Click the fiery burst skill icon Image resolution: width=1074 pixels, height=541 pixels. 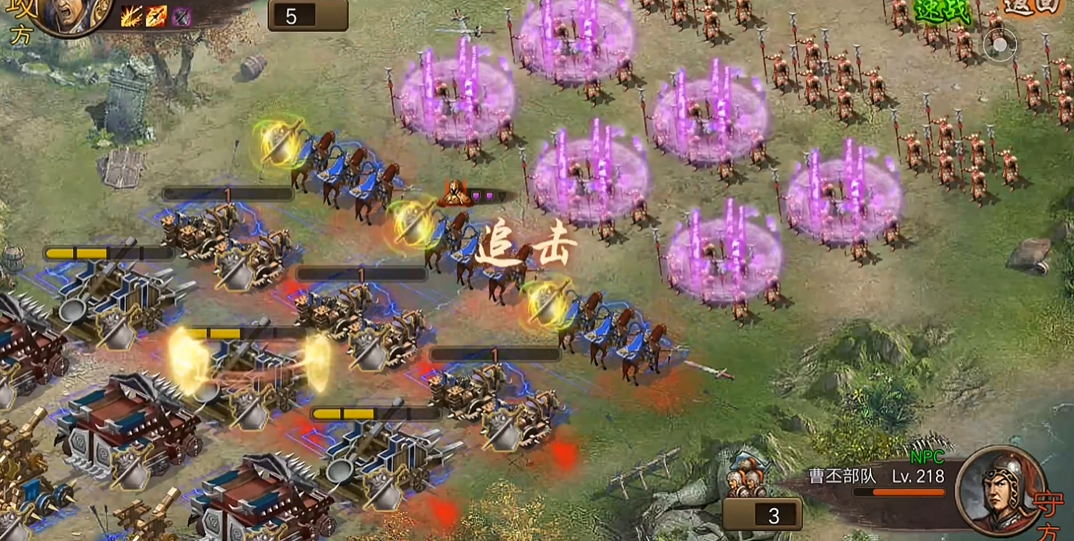[x=131, y=16]
